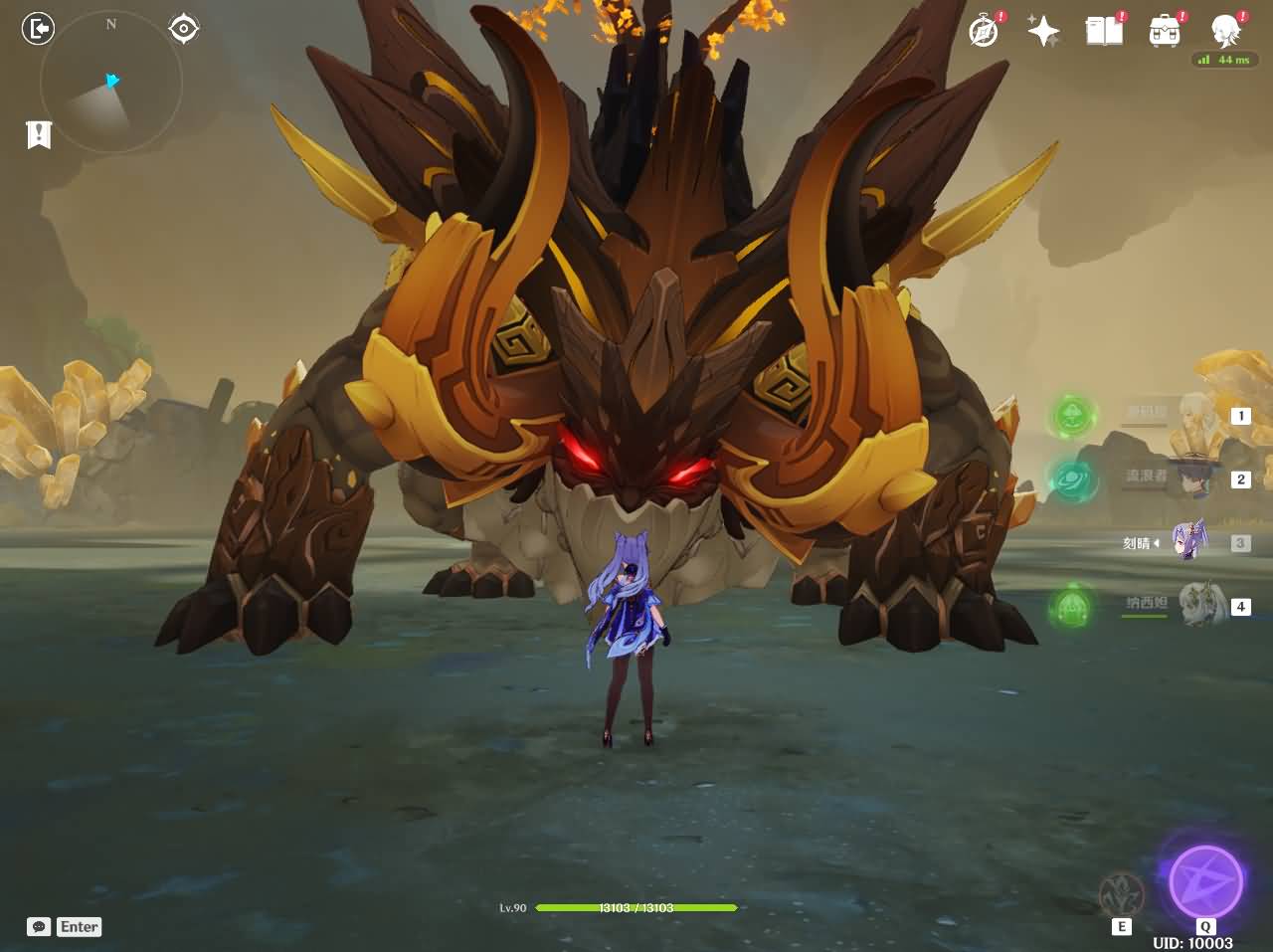Open the circular minimap
This screenshot has height=952, width=1273.
(110, 83)
